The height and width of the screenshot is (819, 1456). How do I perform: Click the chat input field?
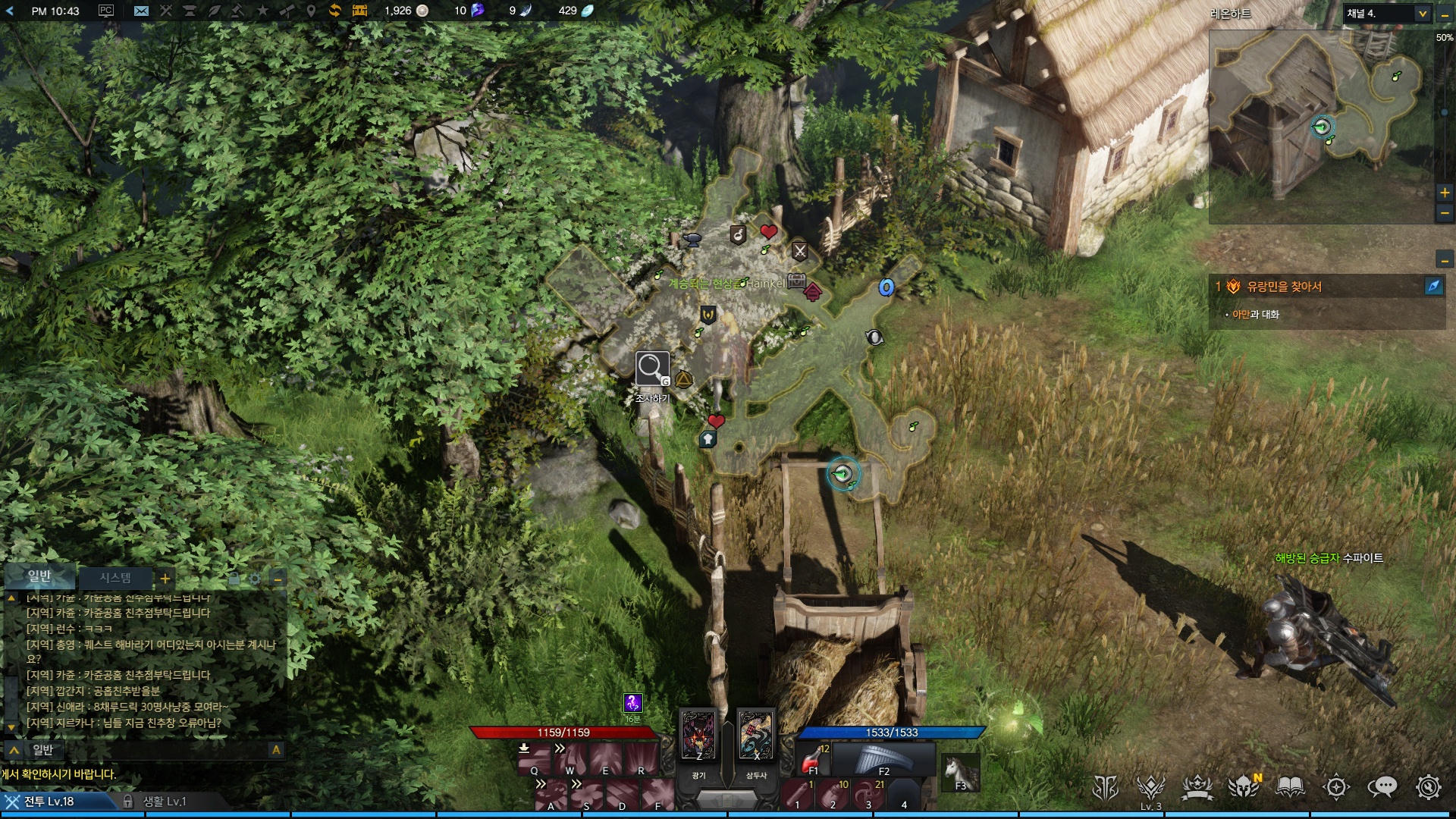[x=144, y=750]
